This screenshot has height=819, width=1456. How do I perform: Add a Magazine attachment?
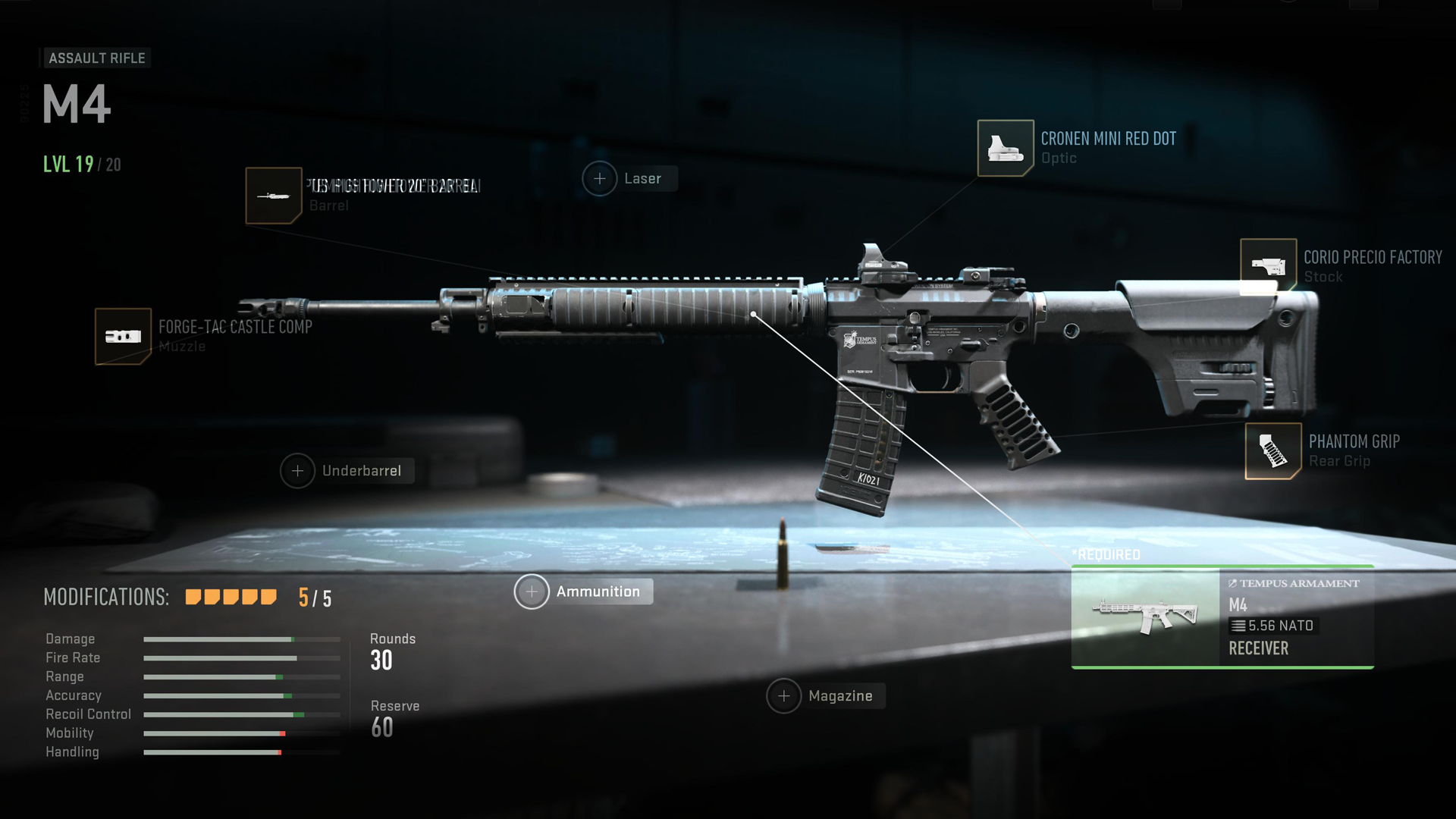pyautogui.click(x=784, y=696)
